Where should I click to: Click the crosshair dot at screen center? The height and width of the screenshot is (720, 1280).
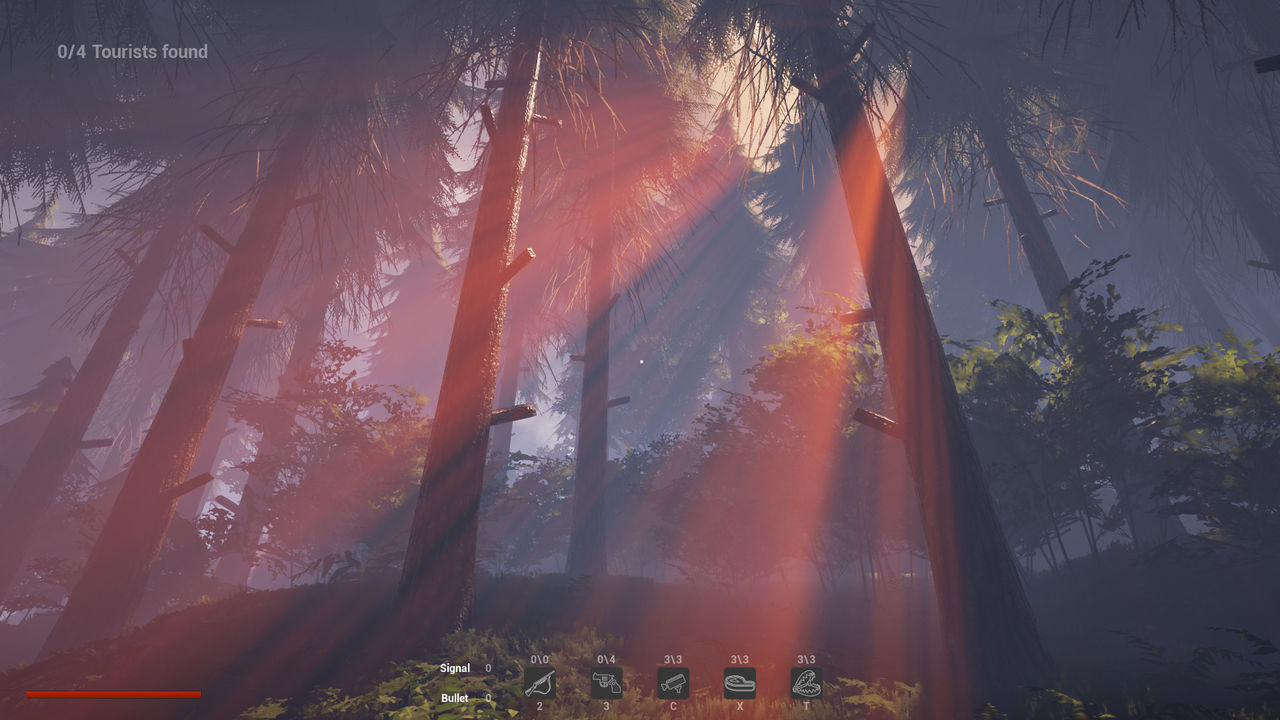(640, 360)
